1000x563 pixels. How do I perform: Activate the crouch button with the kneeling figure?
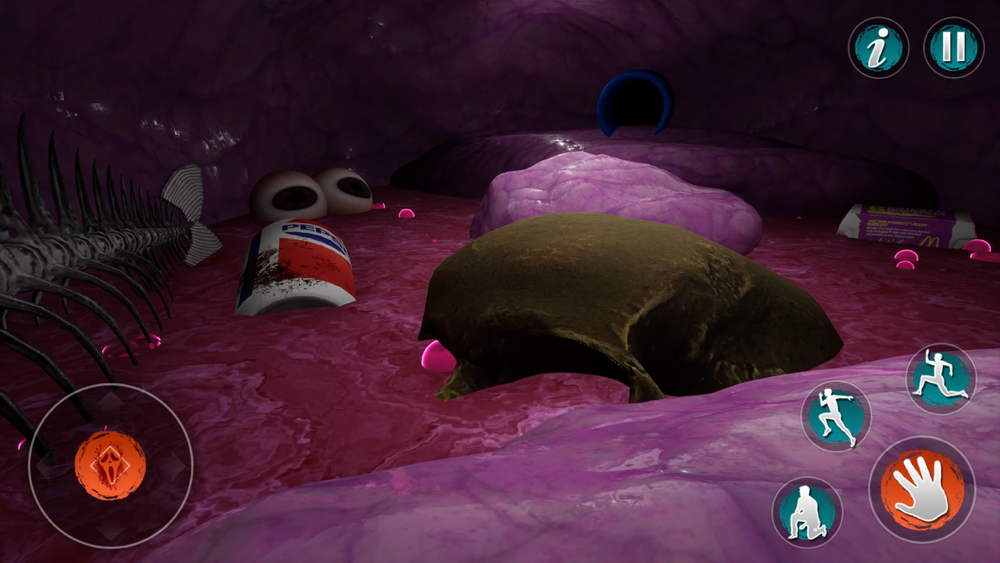pos(807,512)
